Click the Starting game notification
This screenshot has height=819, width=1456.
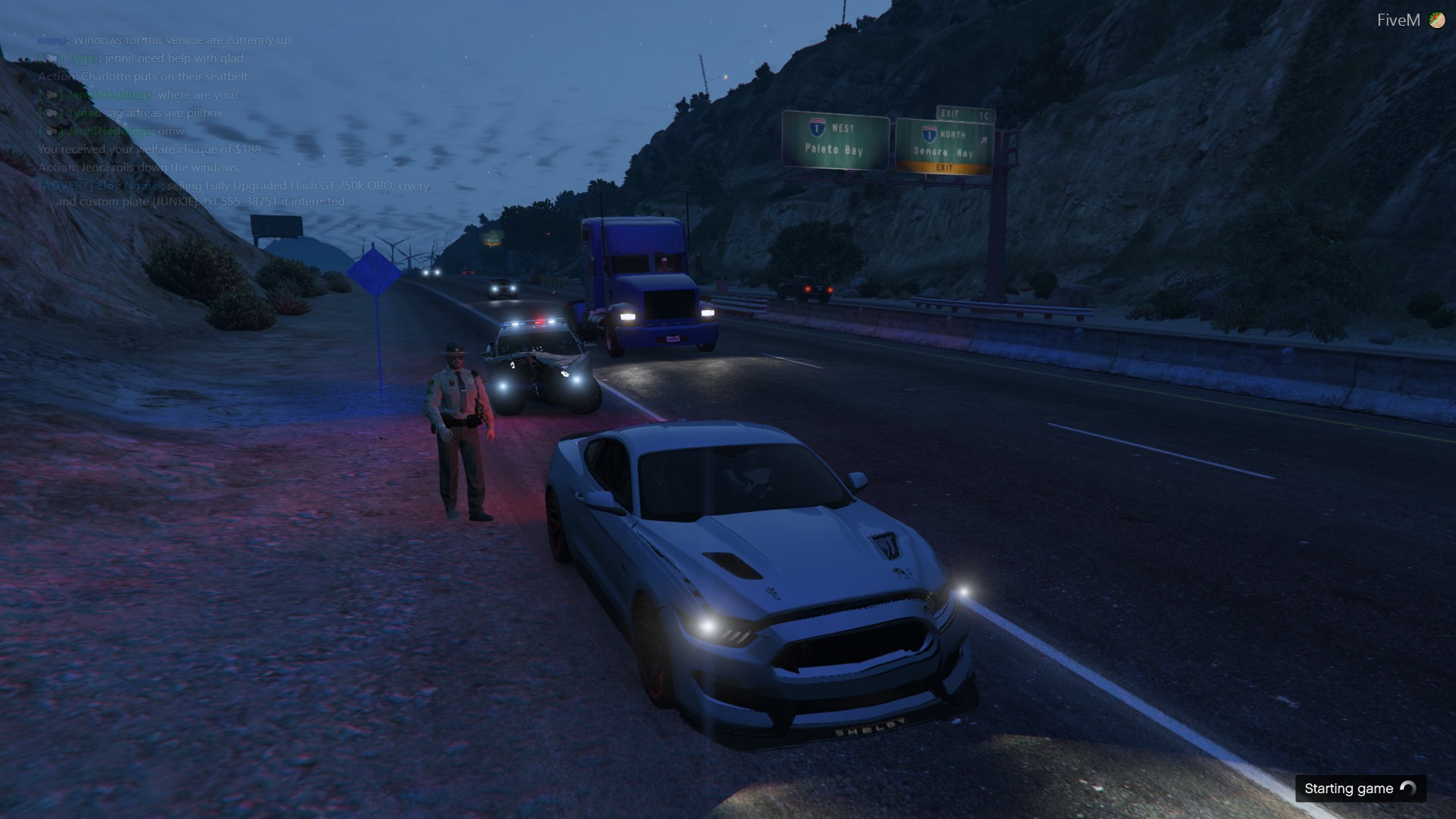tap(1360, 789)
